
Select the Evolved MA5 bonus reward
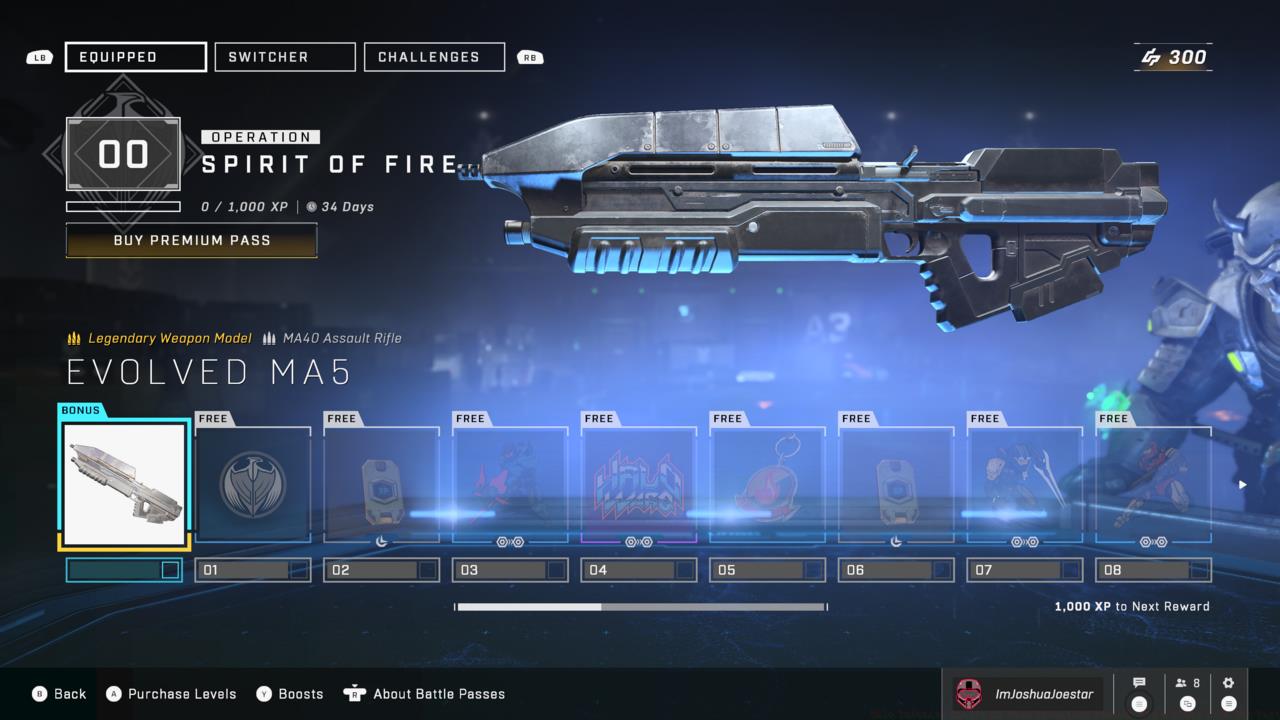pos(125,484)
